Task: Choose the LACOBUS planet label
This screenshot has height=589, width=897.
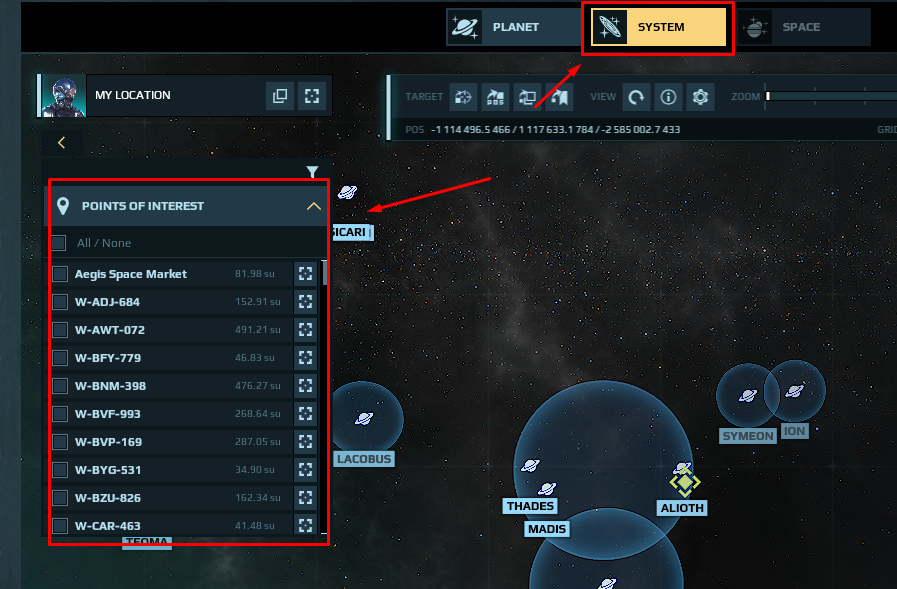Action: (x=364, y=459)
